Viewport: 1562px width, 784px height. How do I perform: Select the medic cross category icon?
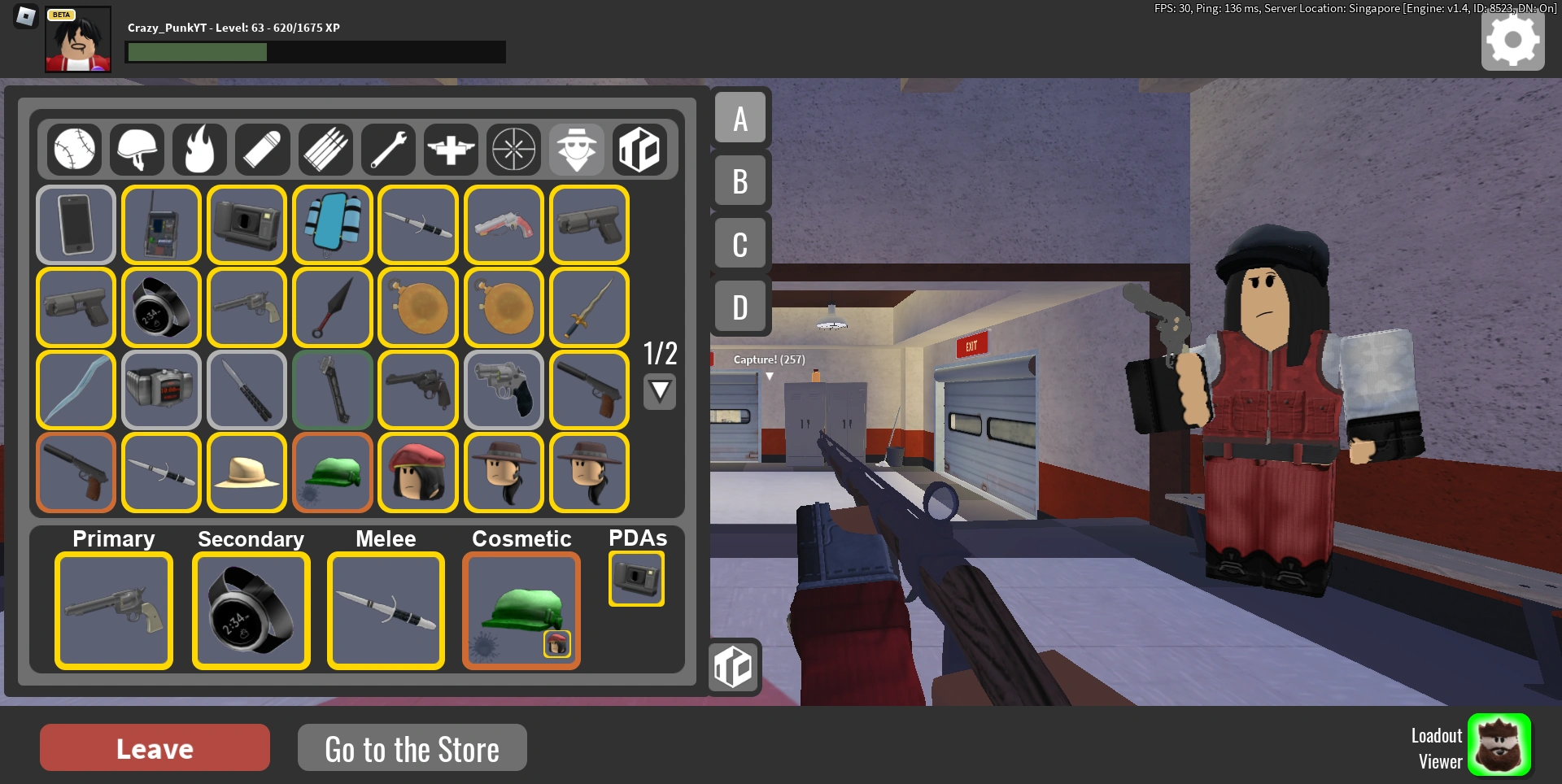[x=451, y=150]
